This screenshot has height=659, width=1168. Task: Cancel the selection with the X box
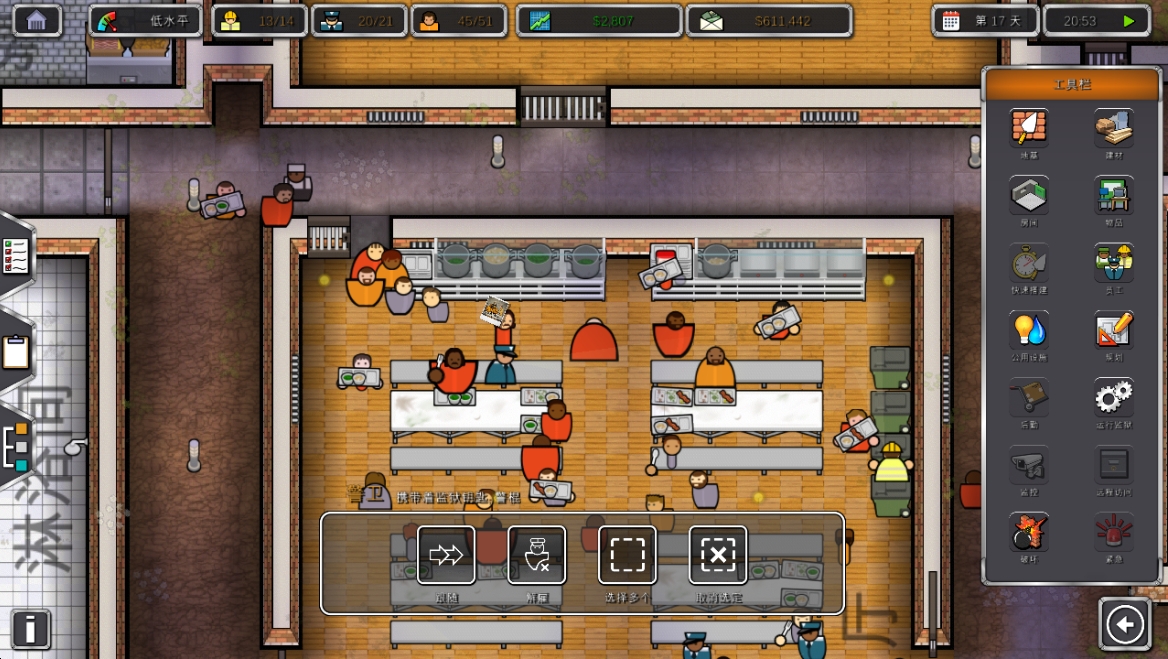(718, 555)
